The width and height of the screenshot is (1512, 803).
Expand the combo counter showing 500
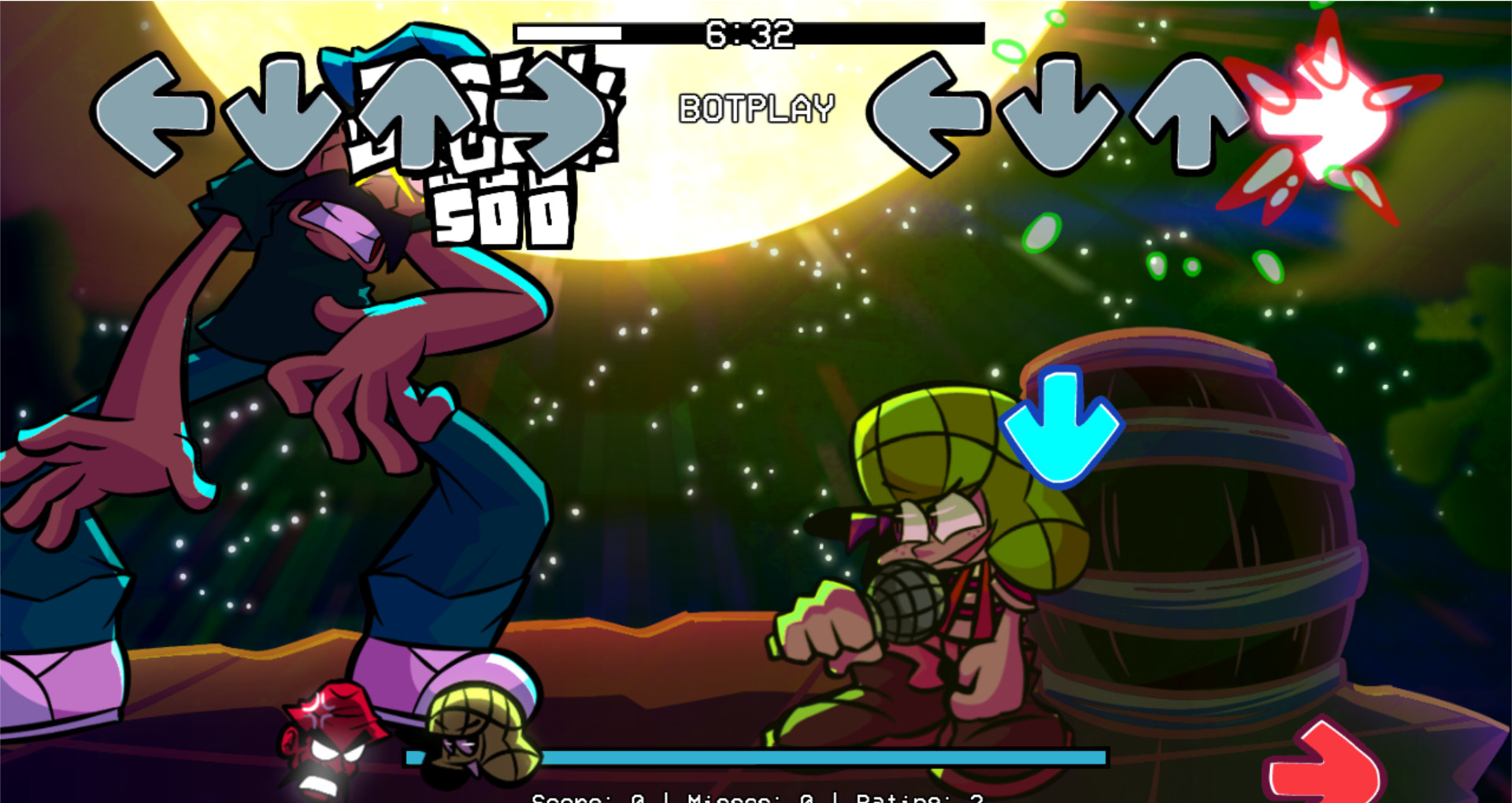click(504, 209)
